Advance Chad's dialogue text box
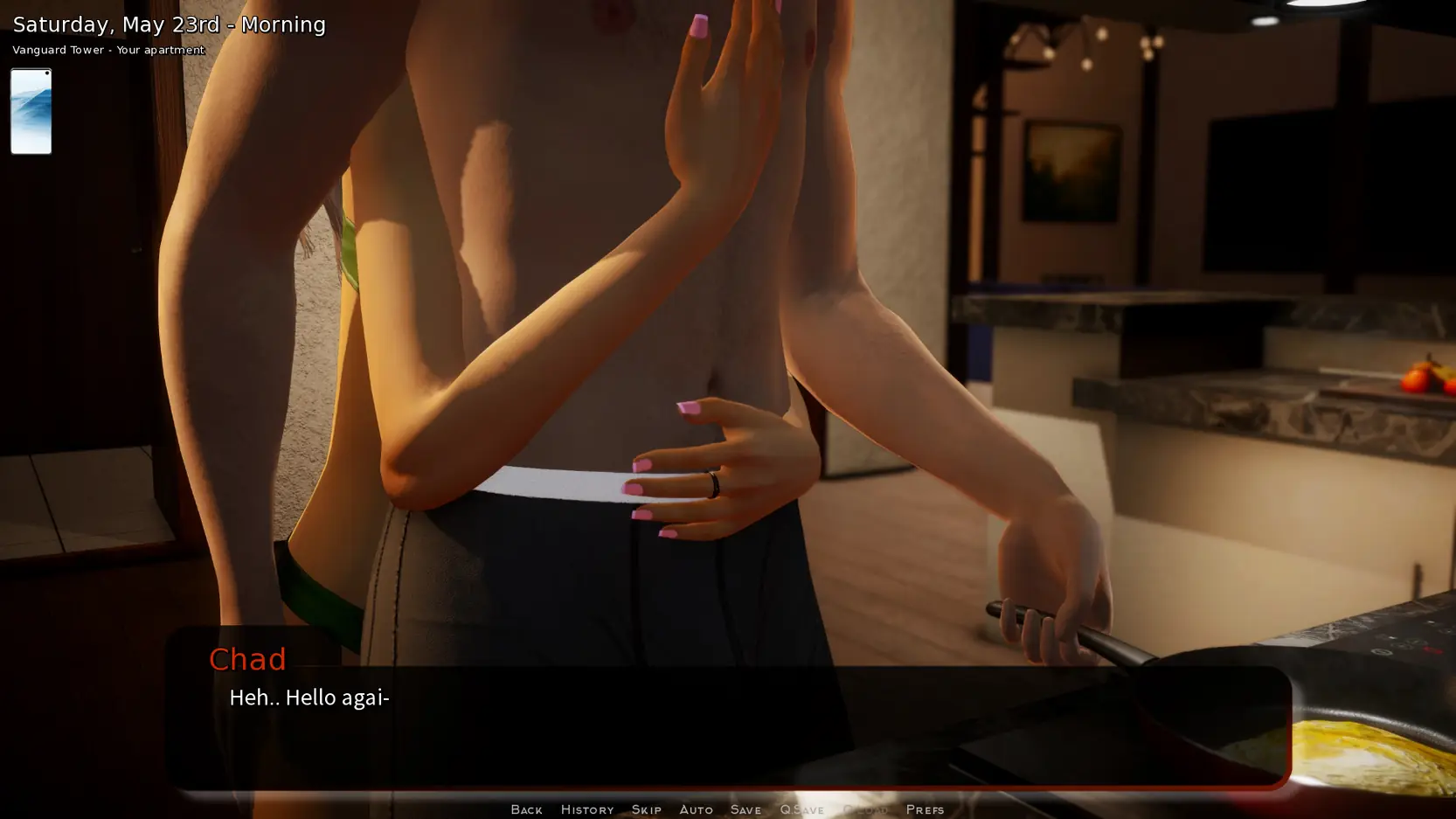Image resolution: width=1456 pixels, height=819 pixels. 727,725
